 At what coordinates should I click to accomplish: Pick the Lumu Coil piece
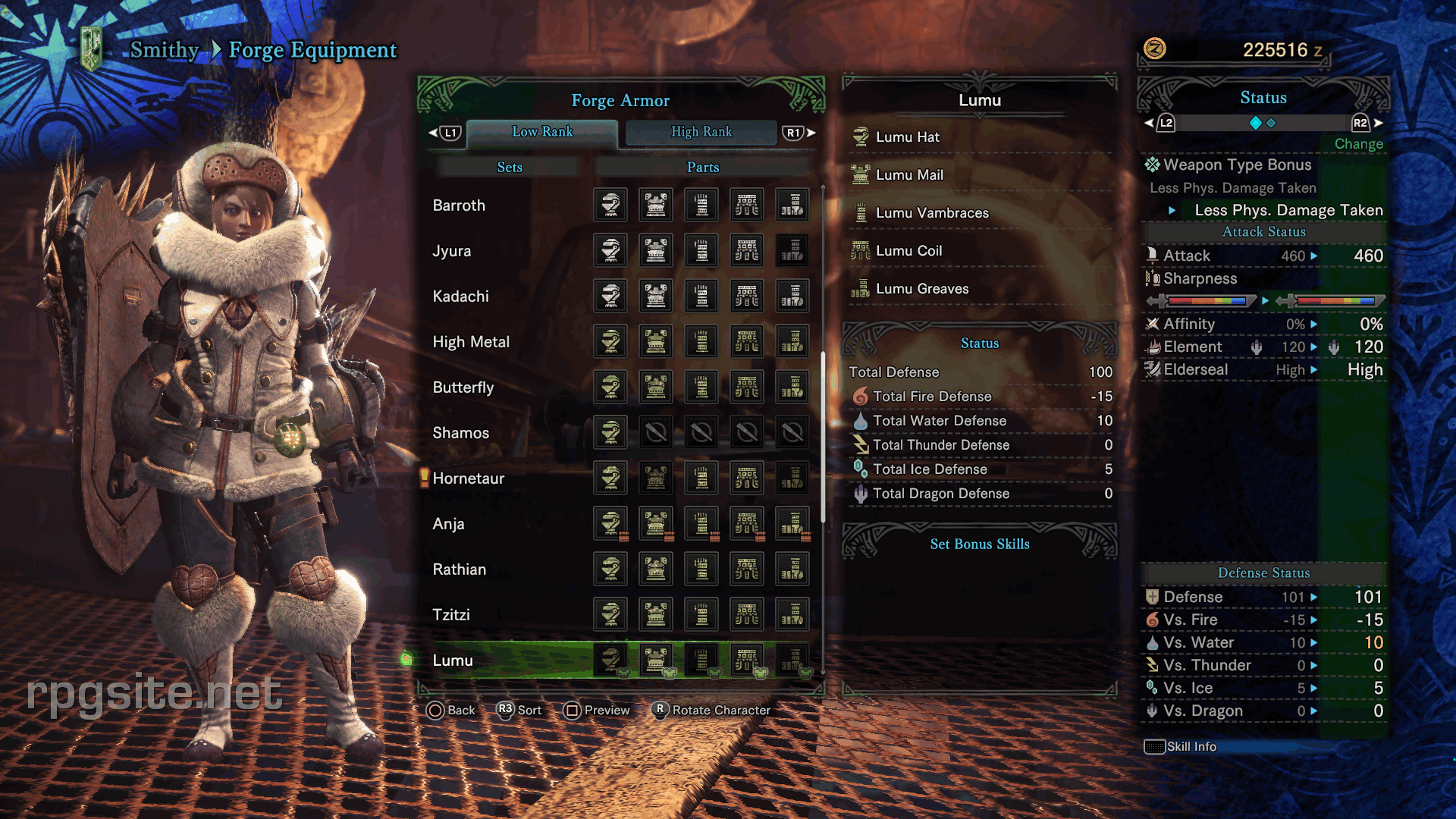(908, 251)
